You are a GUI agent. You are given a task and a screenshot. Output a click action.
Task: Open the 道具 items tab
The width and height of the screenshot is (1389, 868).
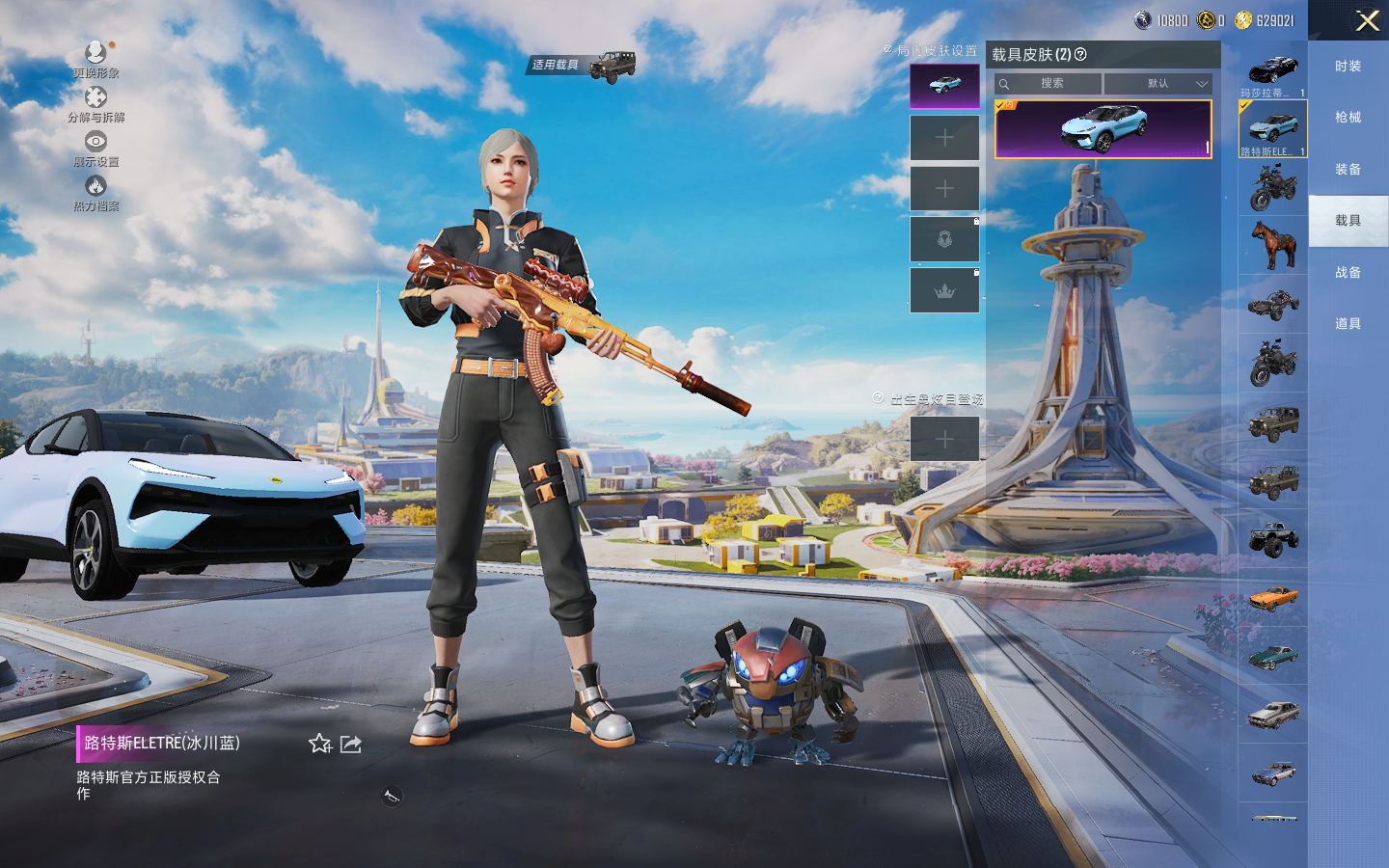(x=1348, y=324)
